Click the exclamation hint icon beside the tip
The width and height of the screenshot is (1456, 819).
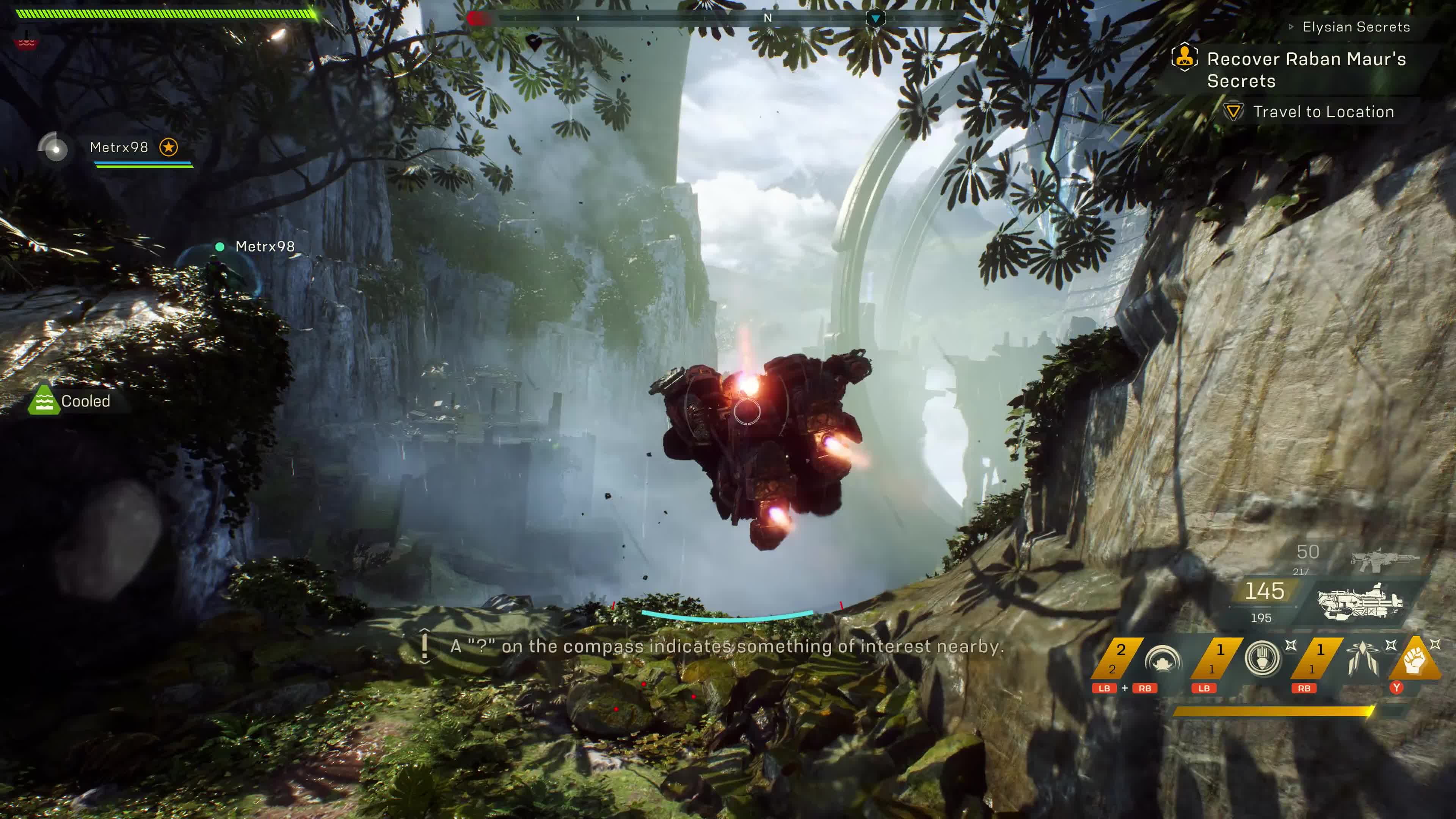(x=425, y=646)
